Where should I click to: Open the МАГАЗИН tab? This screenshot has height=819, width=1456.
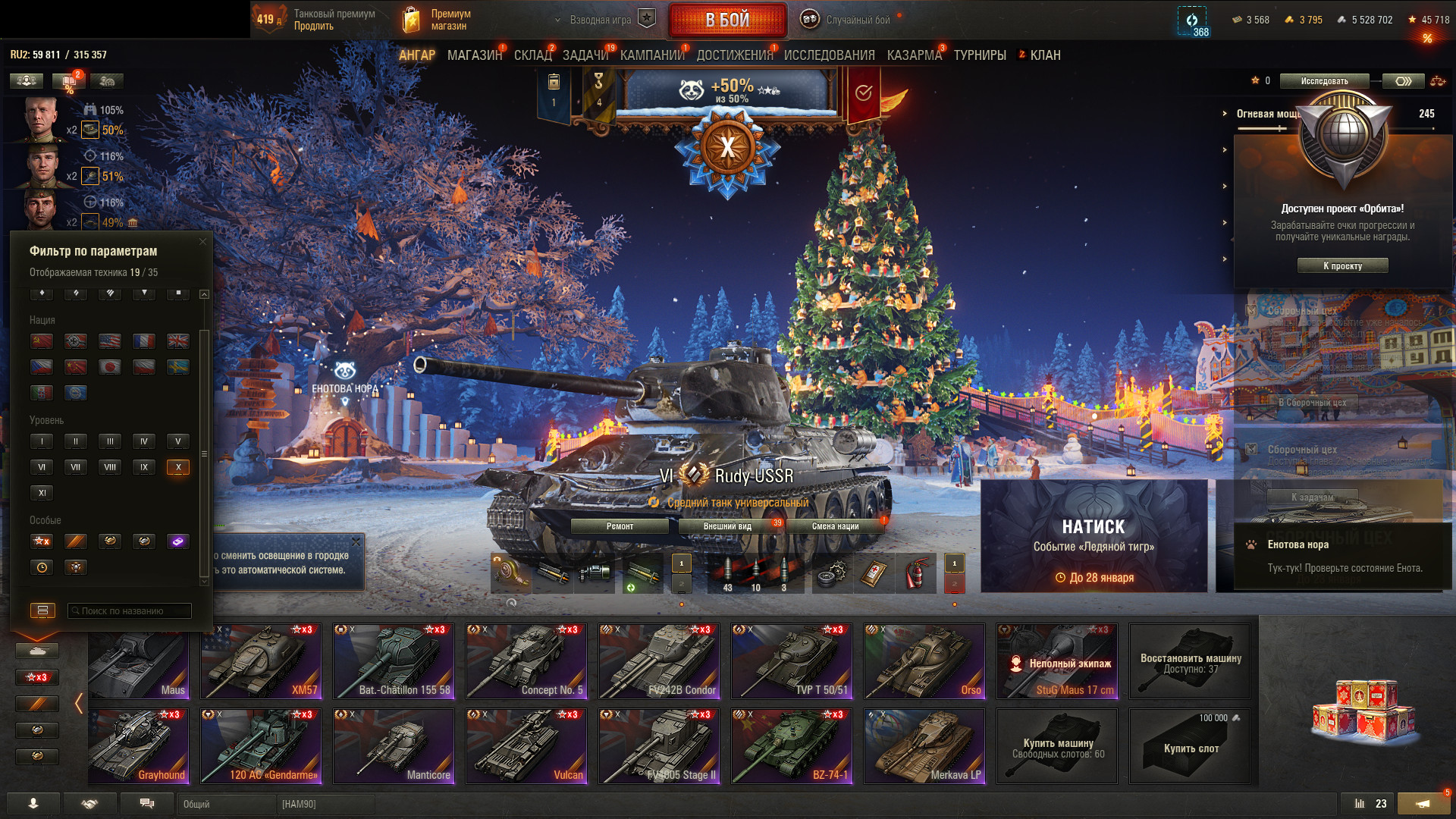coord(474,55)
